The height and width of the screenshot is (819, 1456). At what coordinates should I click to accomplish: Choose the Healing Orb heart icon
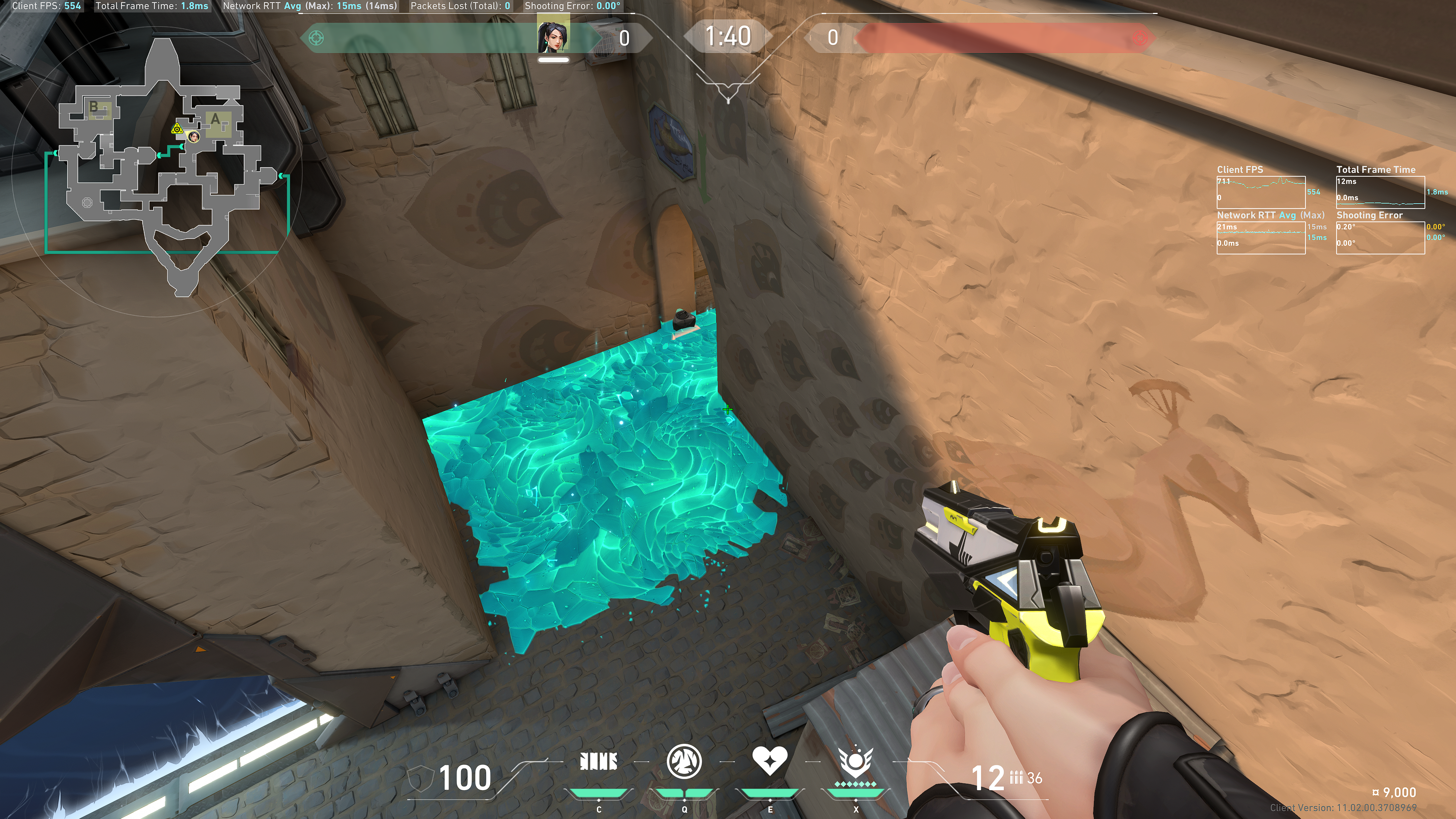click(769, 761)
